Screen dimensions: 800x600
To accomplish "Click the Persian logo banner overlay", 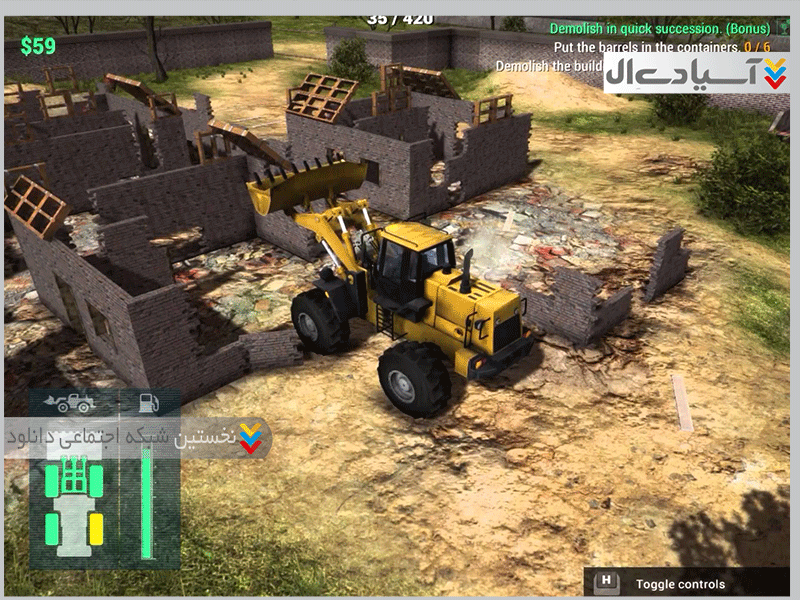I will pos(696,70).
